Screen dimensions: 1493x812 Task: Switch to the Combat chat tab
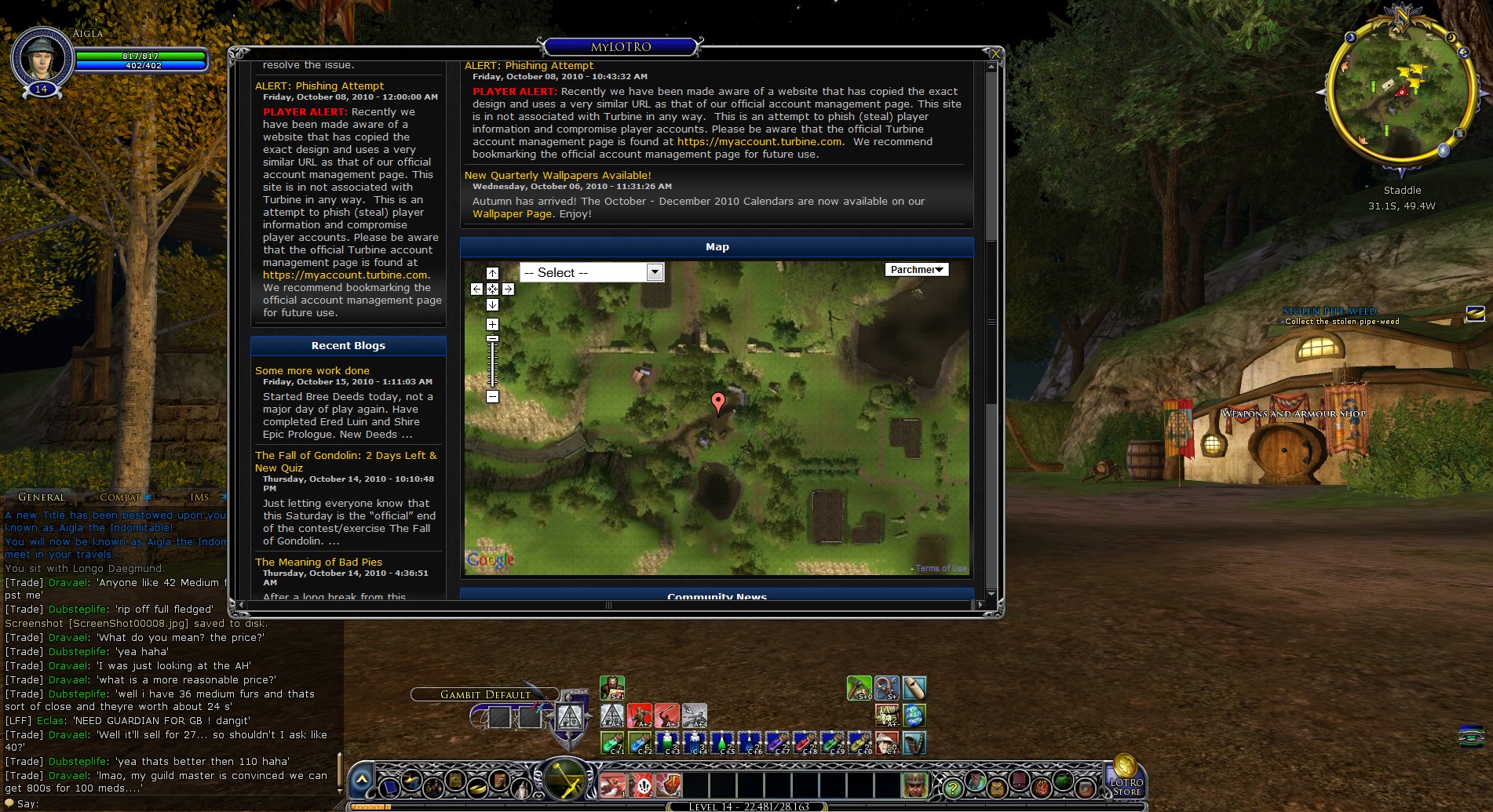coord(119,497)
